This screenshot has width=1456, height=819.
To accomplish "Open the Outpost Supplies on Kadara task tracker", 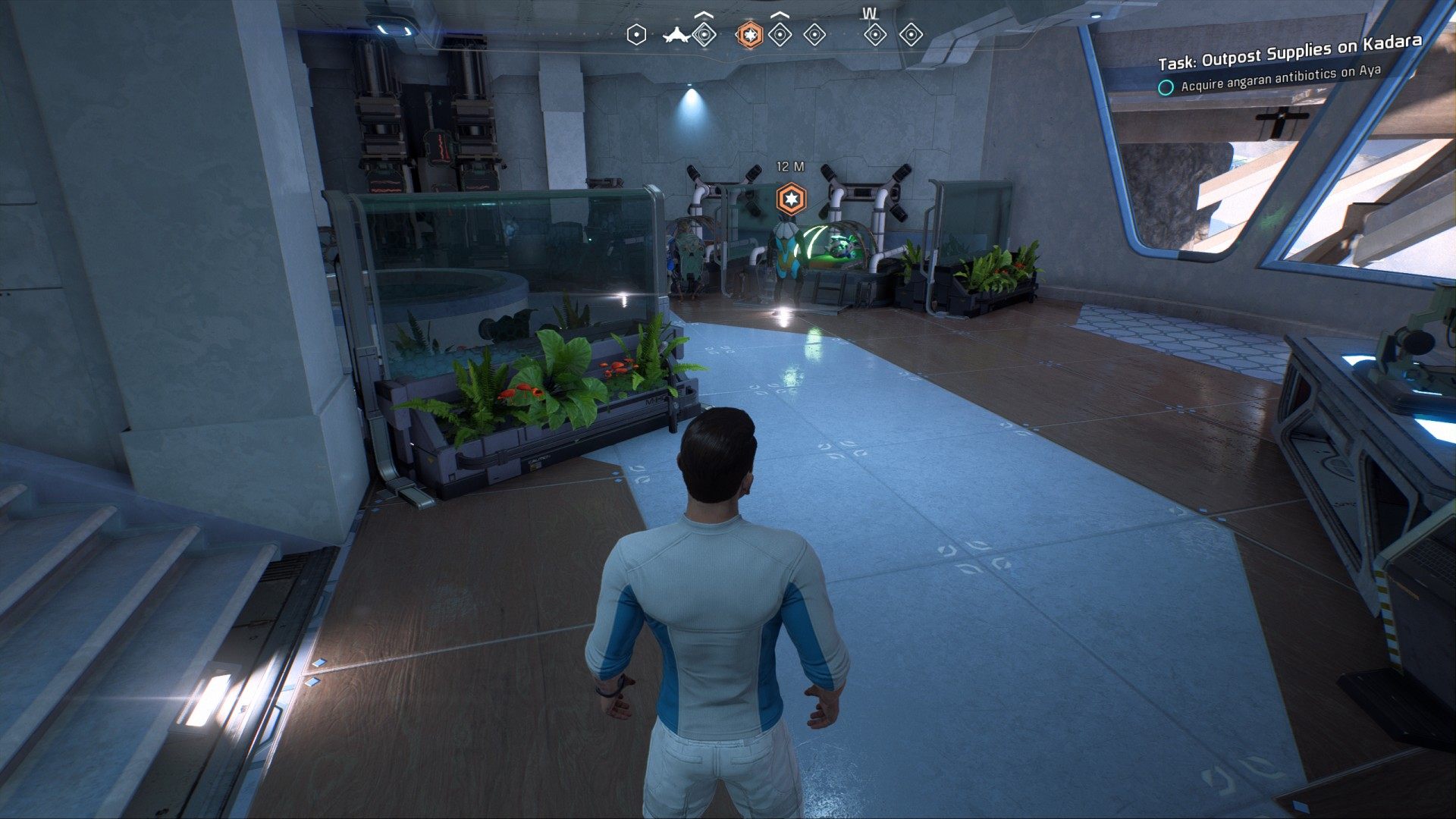I will pyautogui.click(x=1289, y=52).
